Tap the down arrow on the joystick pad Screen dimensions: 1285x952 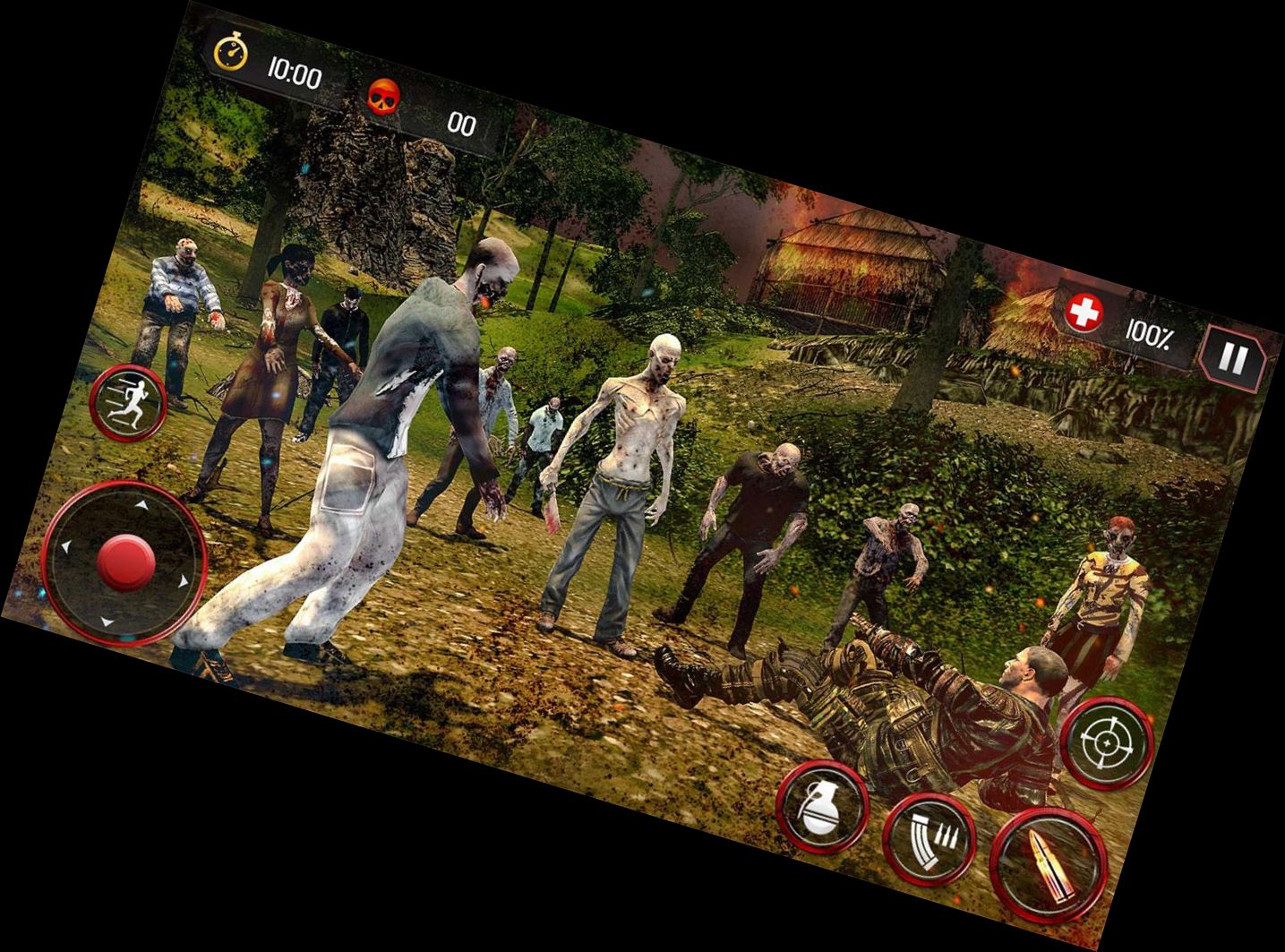pyautogui.click(x=106, y=622)
